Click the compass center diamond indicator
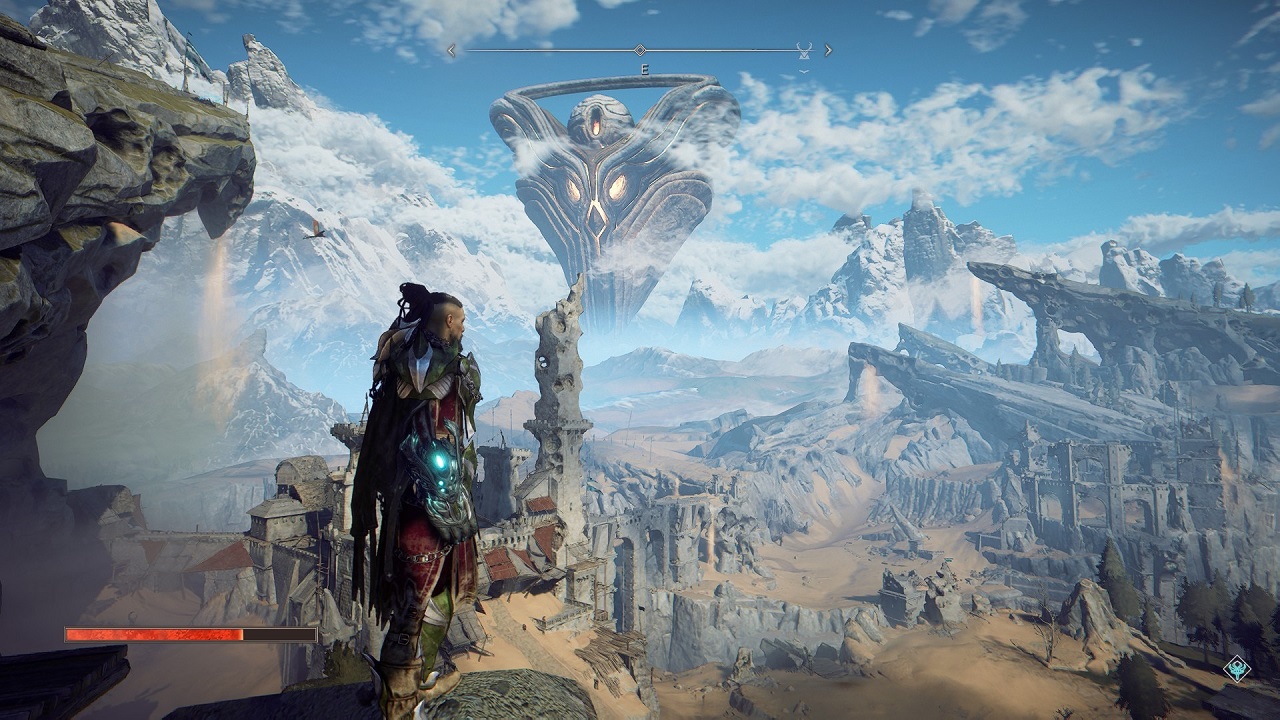The width and height of the screenshot is (1280, 720). (640, 50)
